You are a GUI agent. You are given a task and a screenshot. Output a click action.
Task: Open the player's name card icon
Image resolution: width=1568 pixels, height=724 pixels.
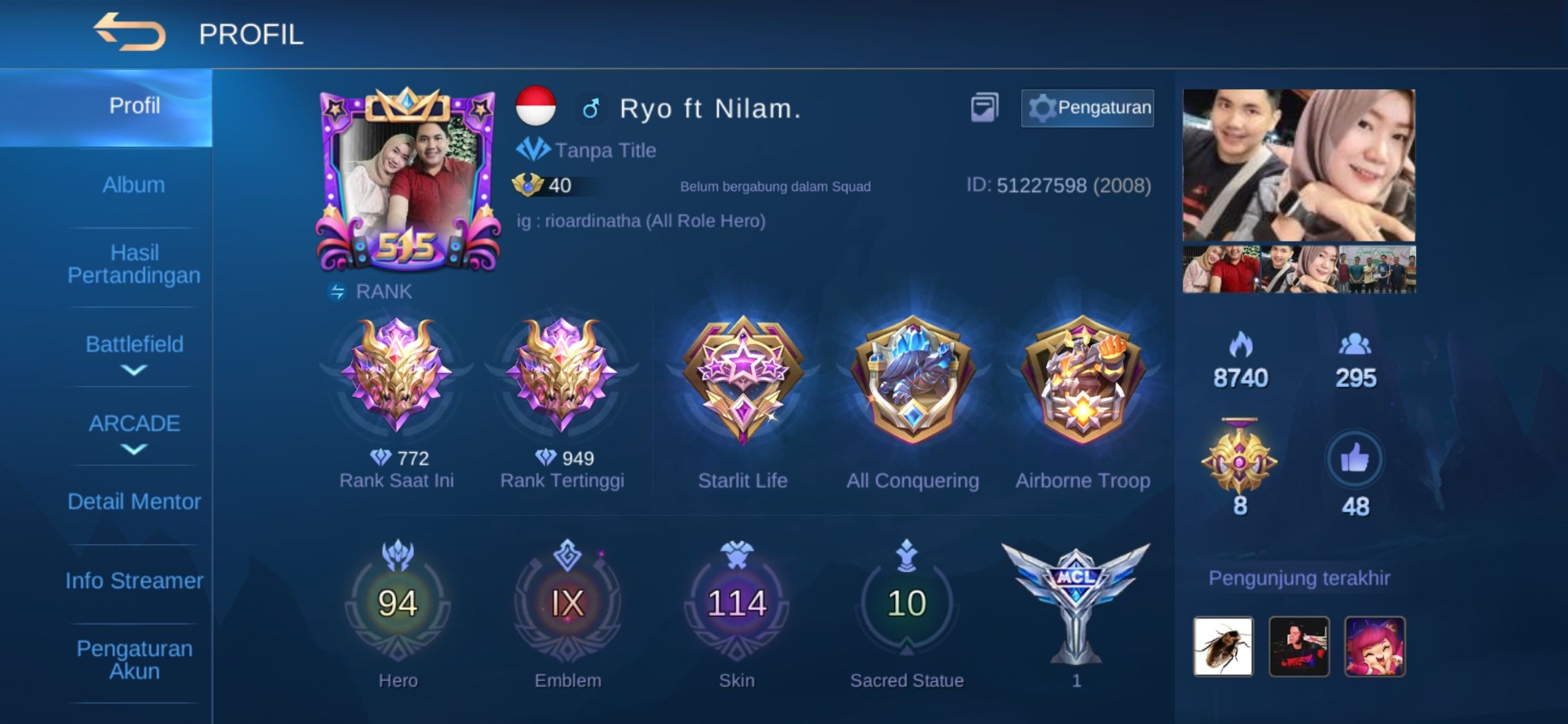[x=984, y=105]
